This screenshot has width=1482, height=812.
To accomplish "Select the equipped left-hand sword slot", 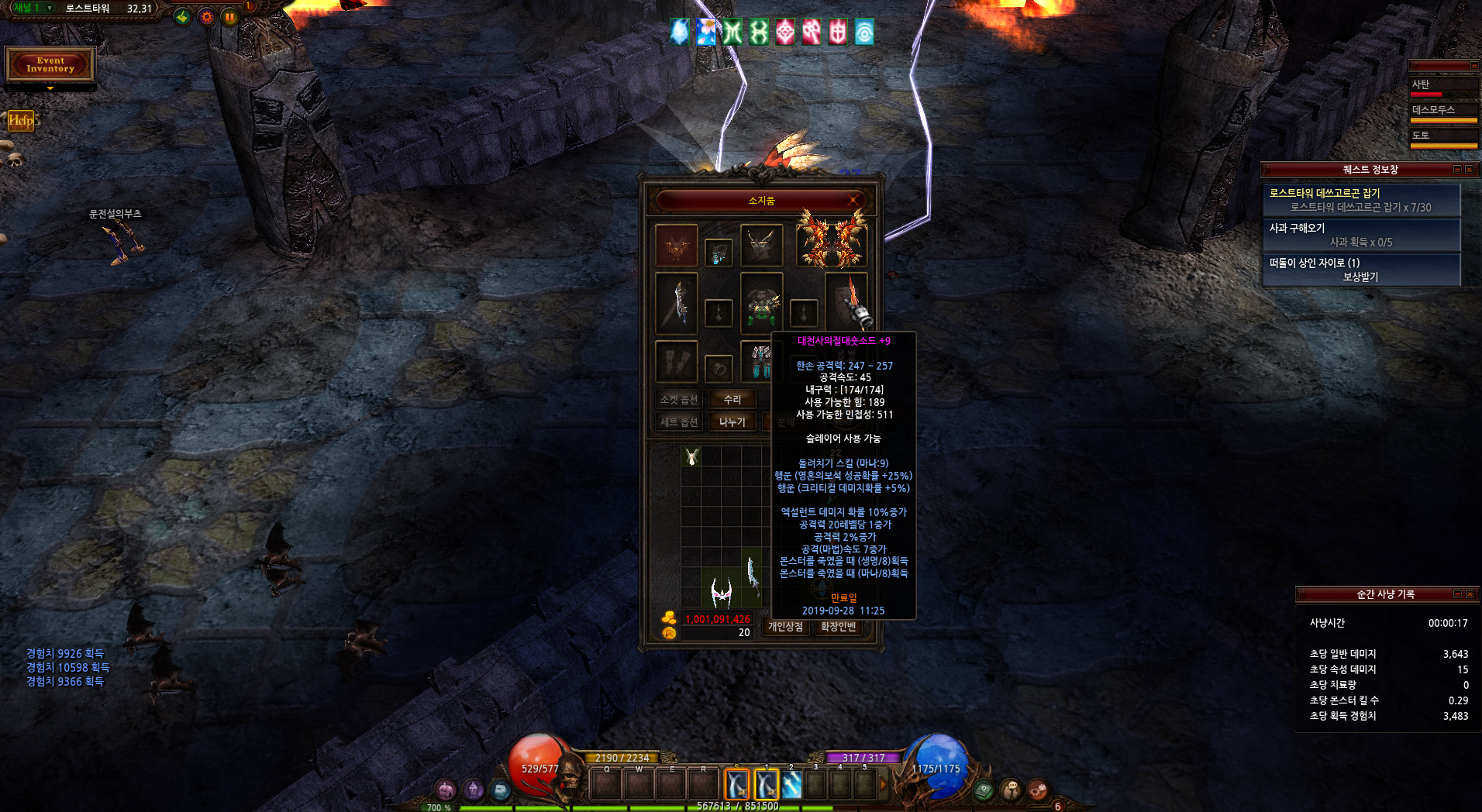I will pyautogui.click(x=677, y=304).
